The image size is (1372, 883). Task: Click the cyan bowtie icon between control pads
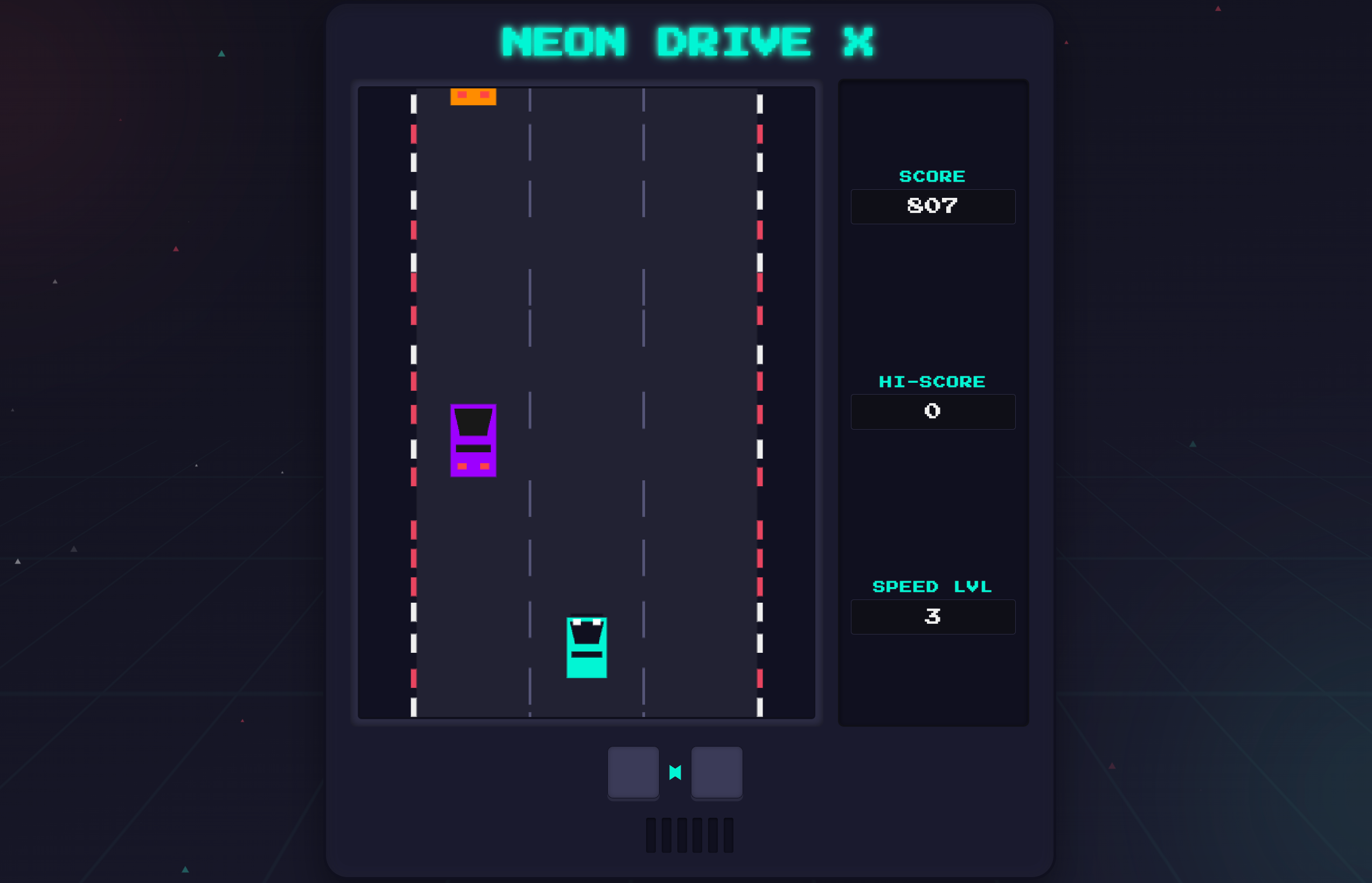pos(675,772)
